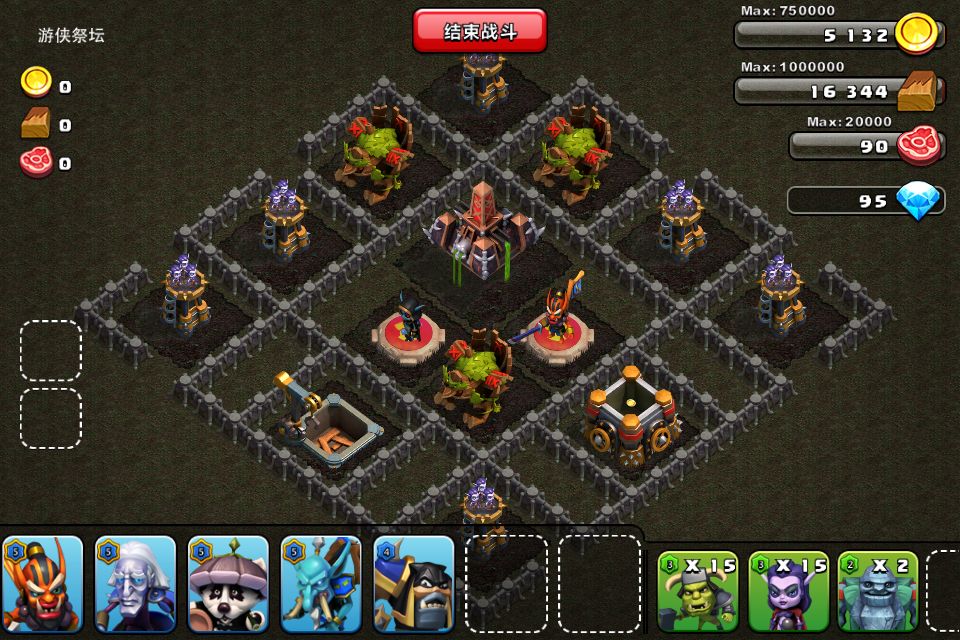Pick the stone golem troop x2
The width and height of the screenshot is (960, 640).
point(877,590)
